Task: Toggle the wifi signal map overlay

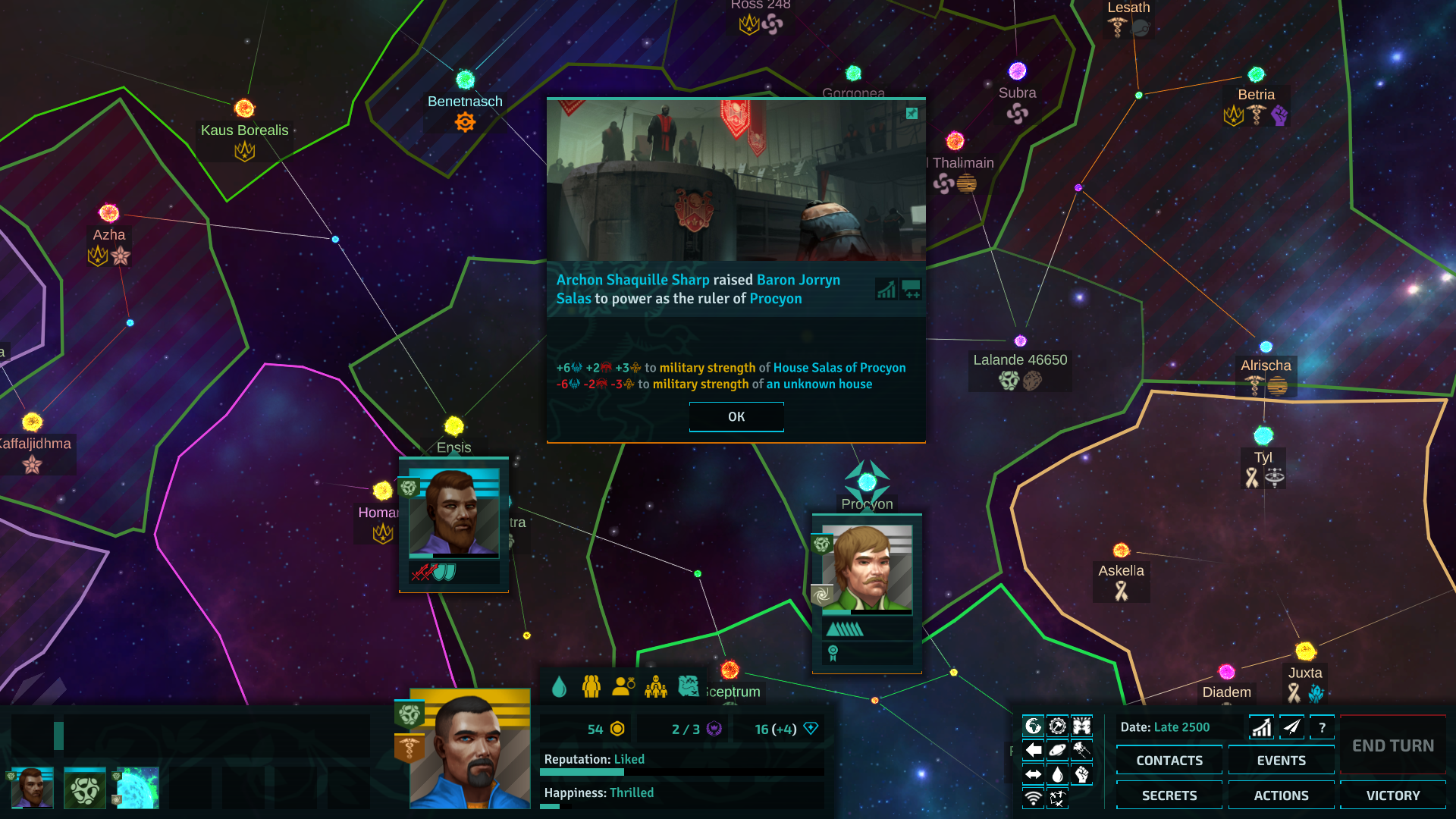Action: pyautogui.click(x=1033, y=798)
